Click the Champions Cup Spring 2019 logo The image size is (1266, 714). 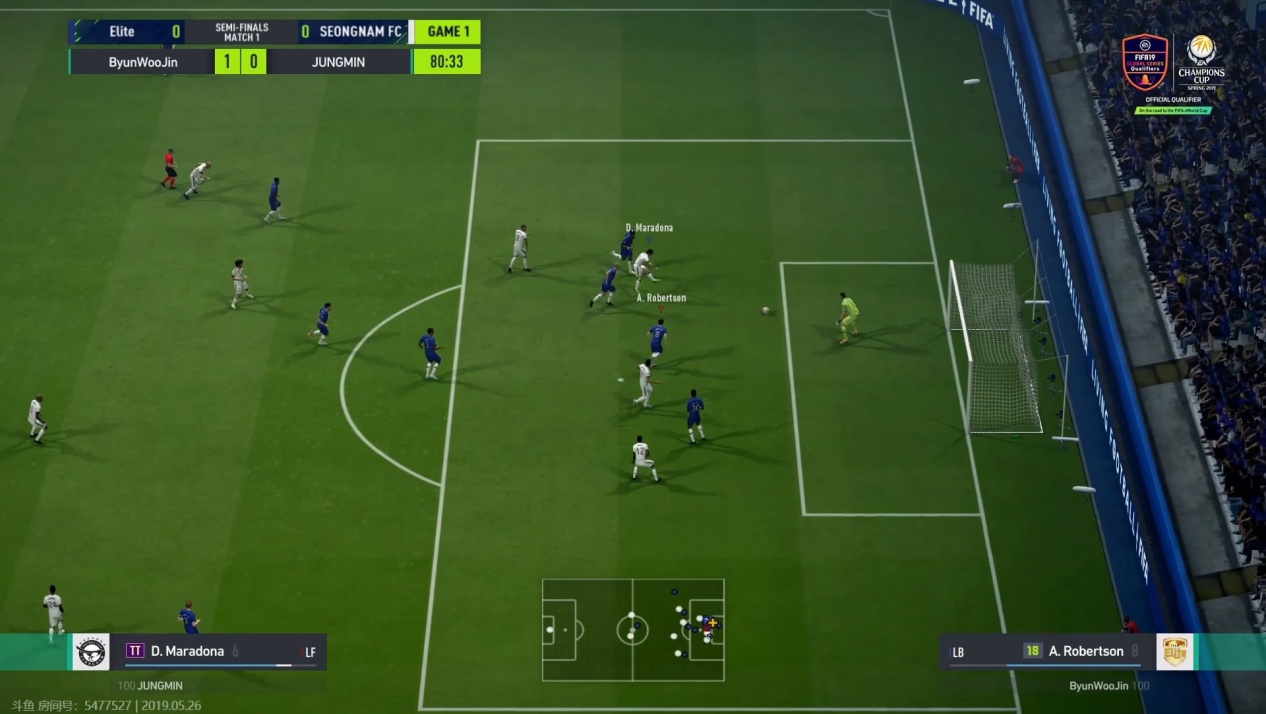(1201, 63)
